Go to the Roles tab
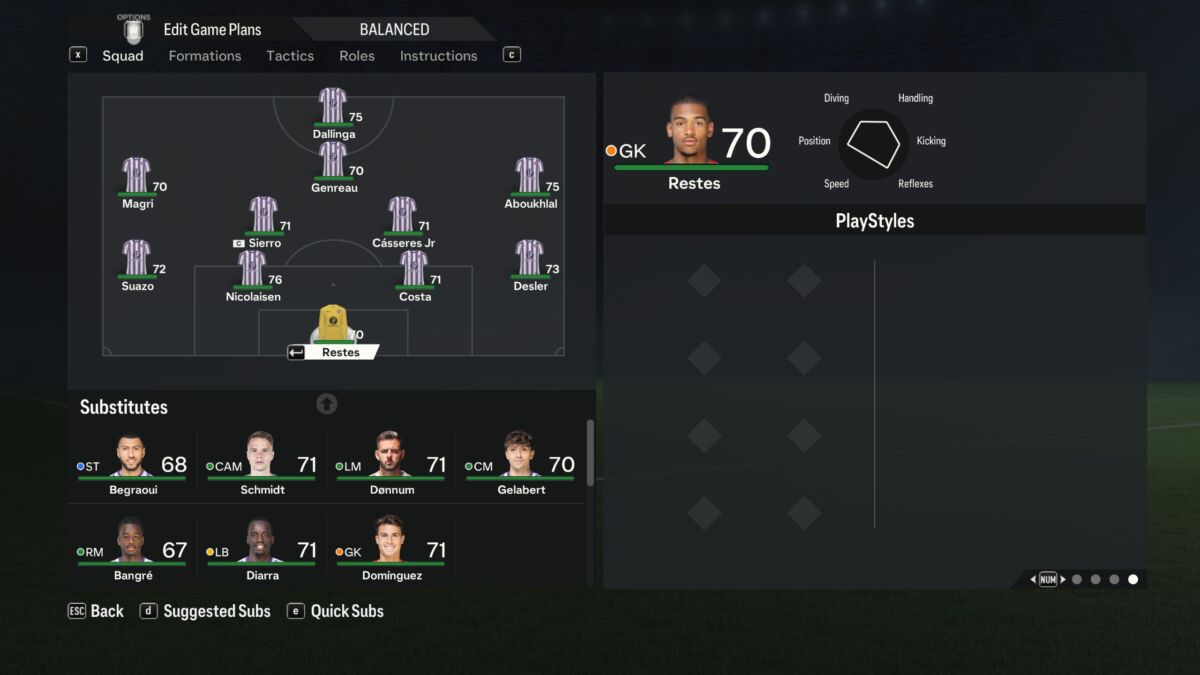This screenshot has height=675, width=1200. point(357,56)
